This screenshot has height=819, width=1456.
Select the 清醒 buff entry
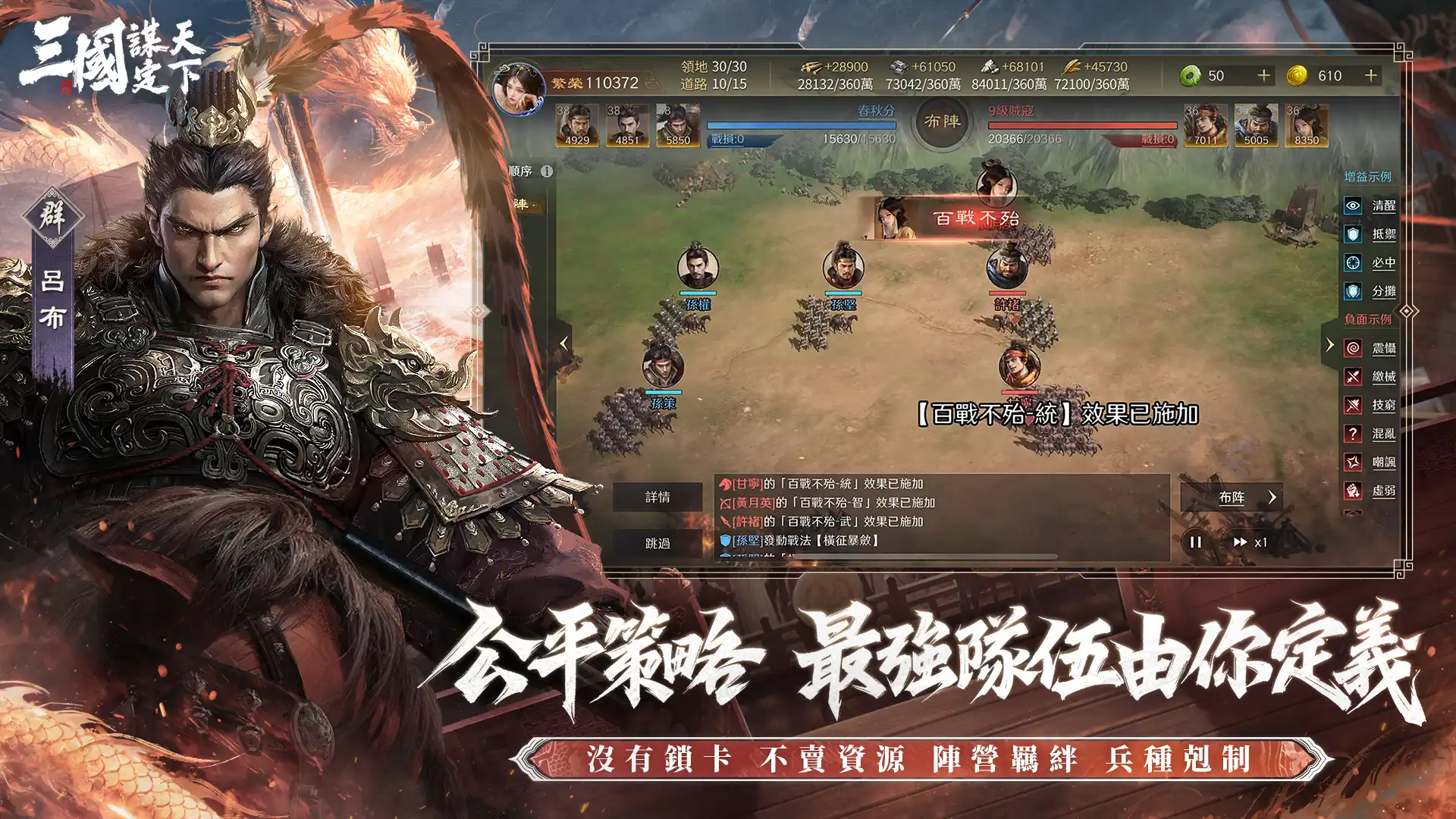tap(1370, 206)
